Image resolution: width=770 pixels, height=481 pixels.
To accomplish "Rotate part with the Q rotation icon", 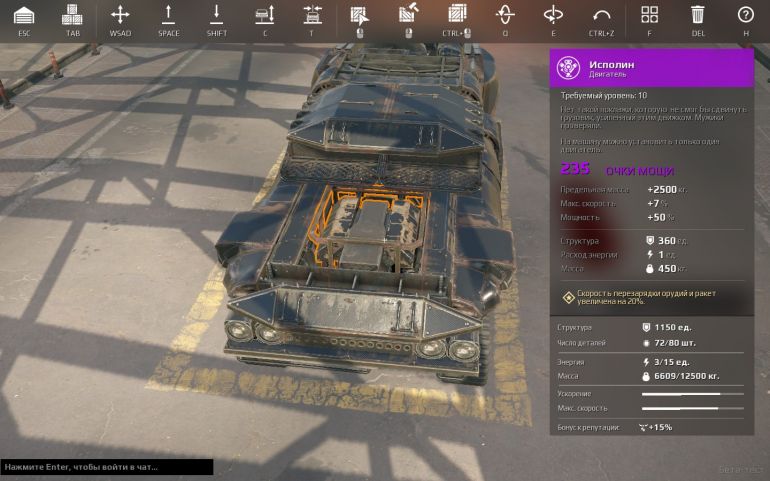I will click(x=505, y=15).
